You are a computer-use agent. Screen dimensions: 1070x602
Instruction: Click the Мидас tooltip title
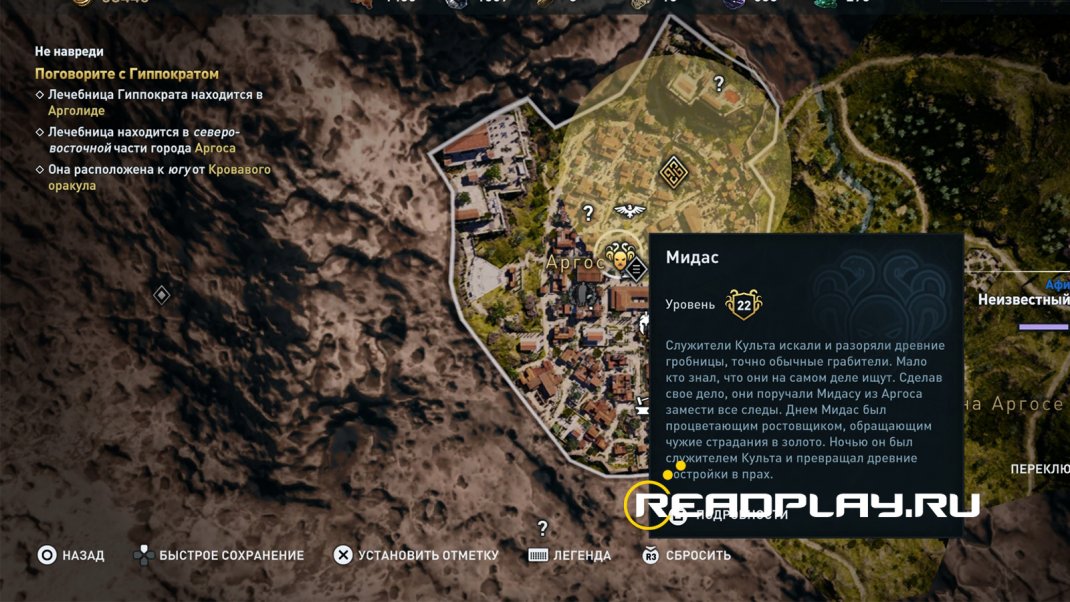(692, 257)
